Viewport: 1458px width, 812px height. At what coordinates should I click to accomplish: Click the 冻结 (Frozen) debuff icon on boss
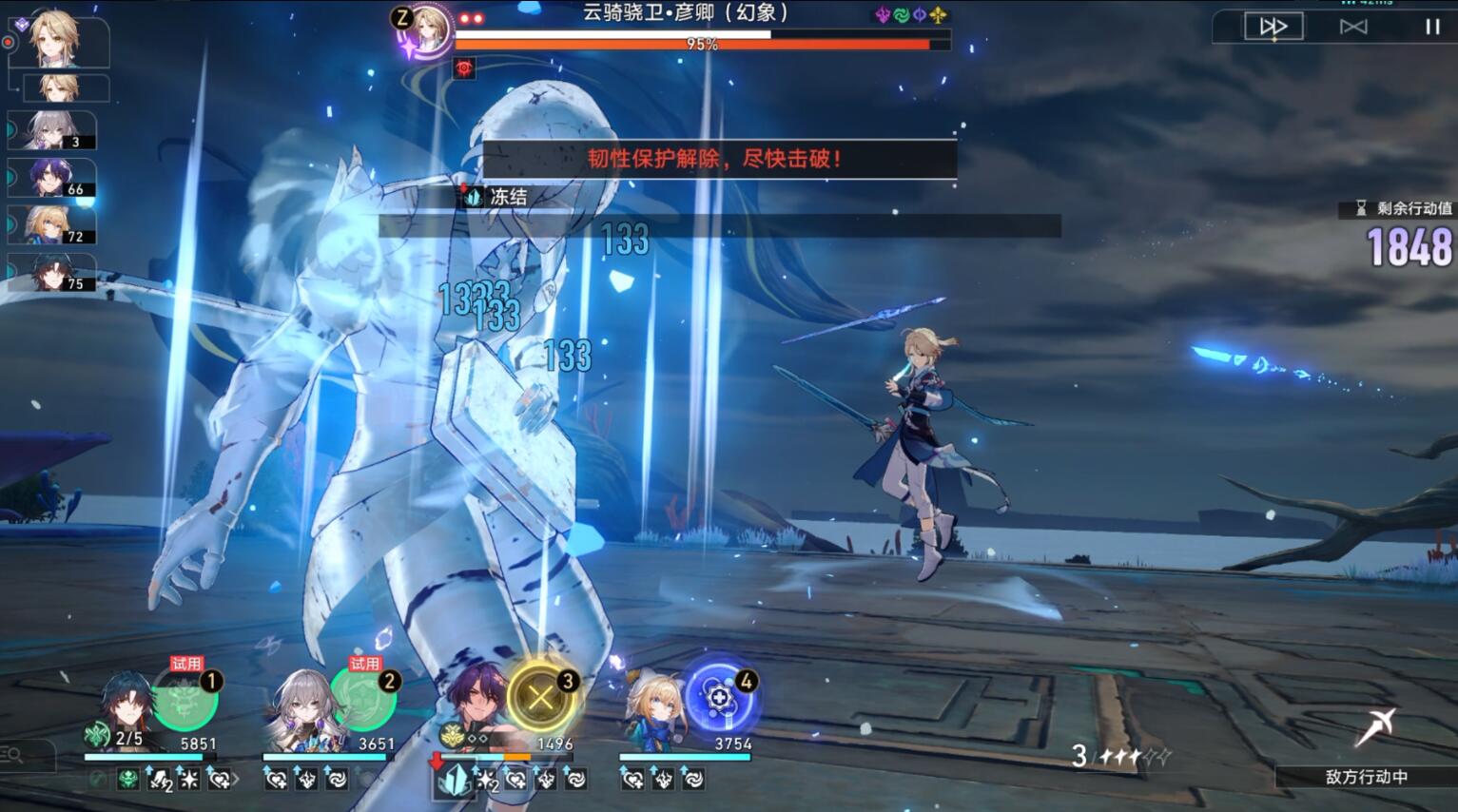click(x=472, y=197)
